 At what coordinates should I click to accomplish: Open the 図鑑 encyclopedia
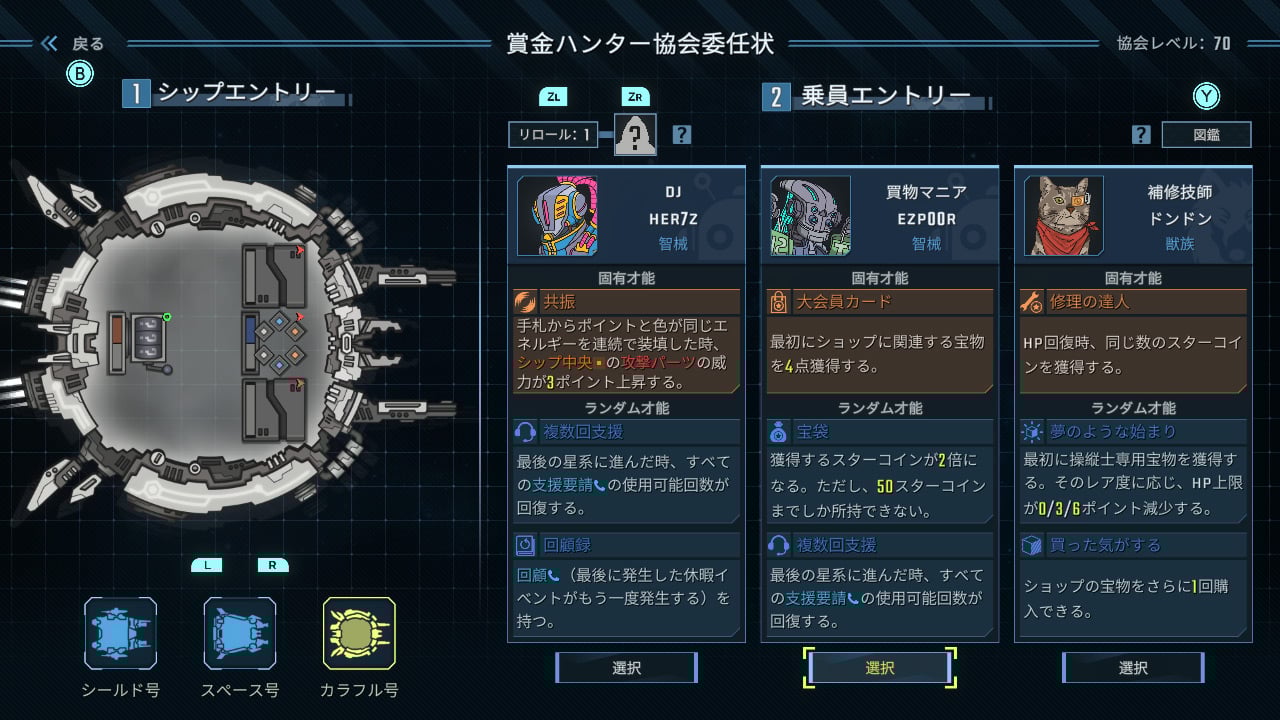click(x=1206, y=134)
